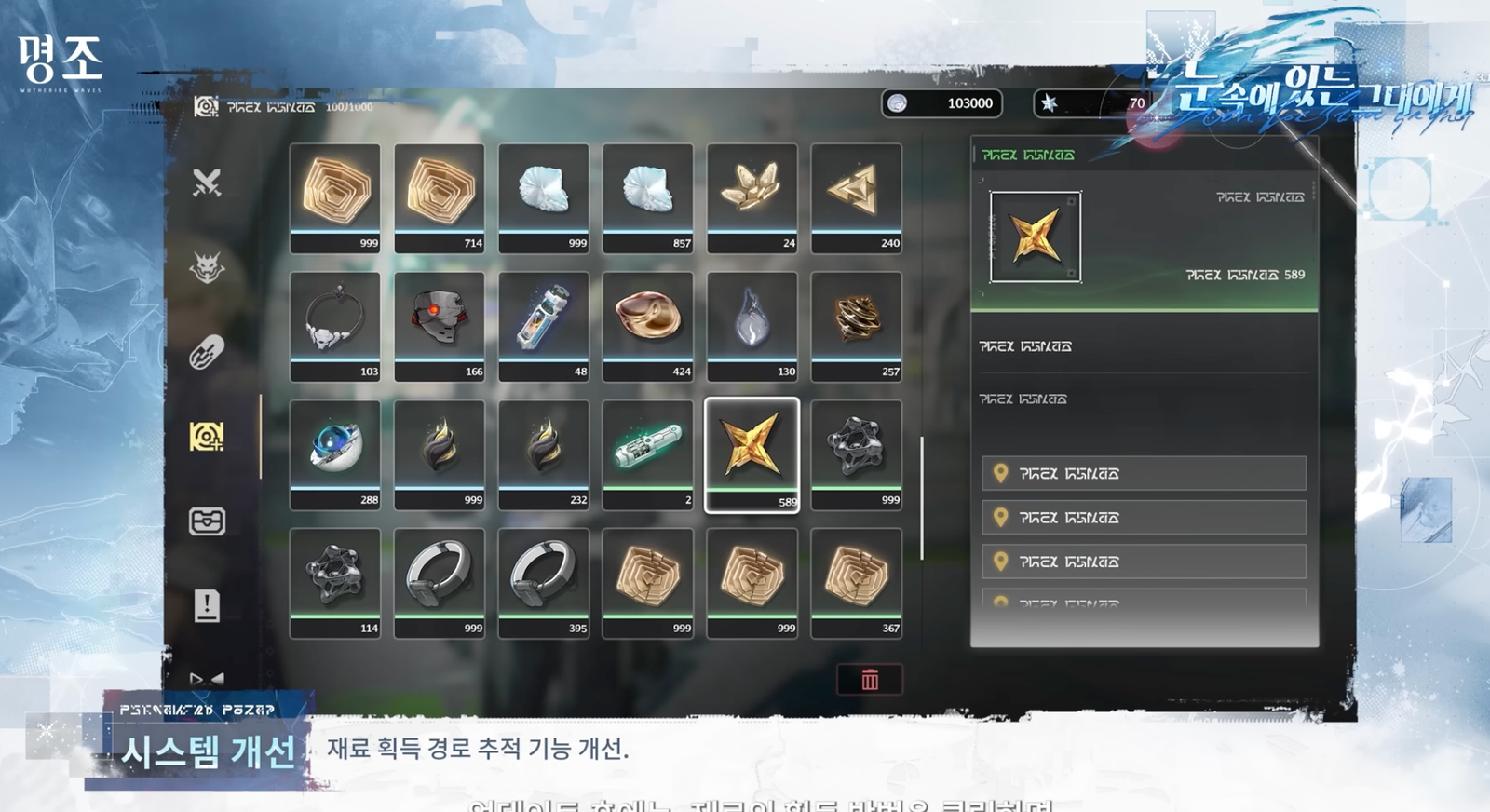The height and width of the screenshot is (812, 1490).
Task: Pick the bronze coiled spring item with 257
Action: (x=856, y=325)
